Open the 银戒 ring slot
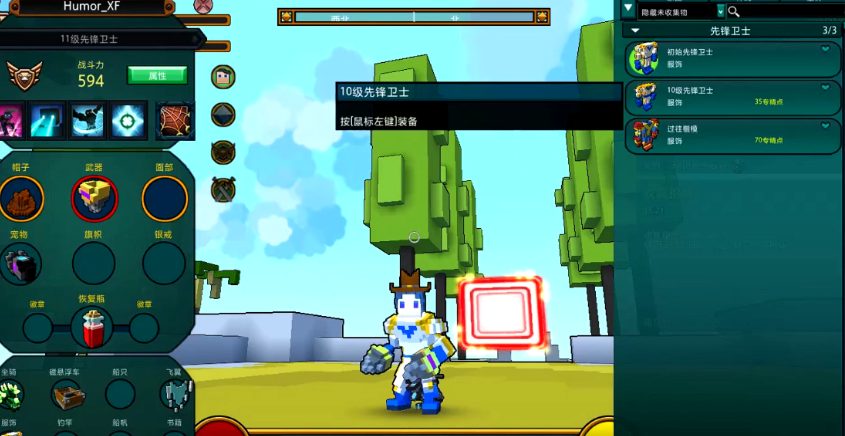 [x=164, y=263]
